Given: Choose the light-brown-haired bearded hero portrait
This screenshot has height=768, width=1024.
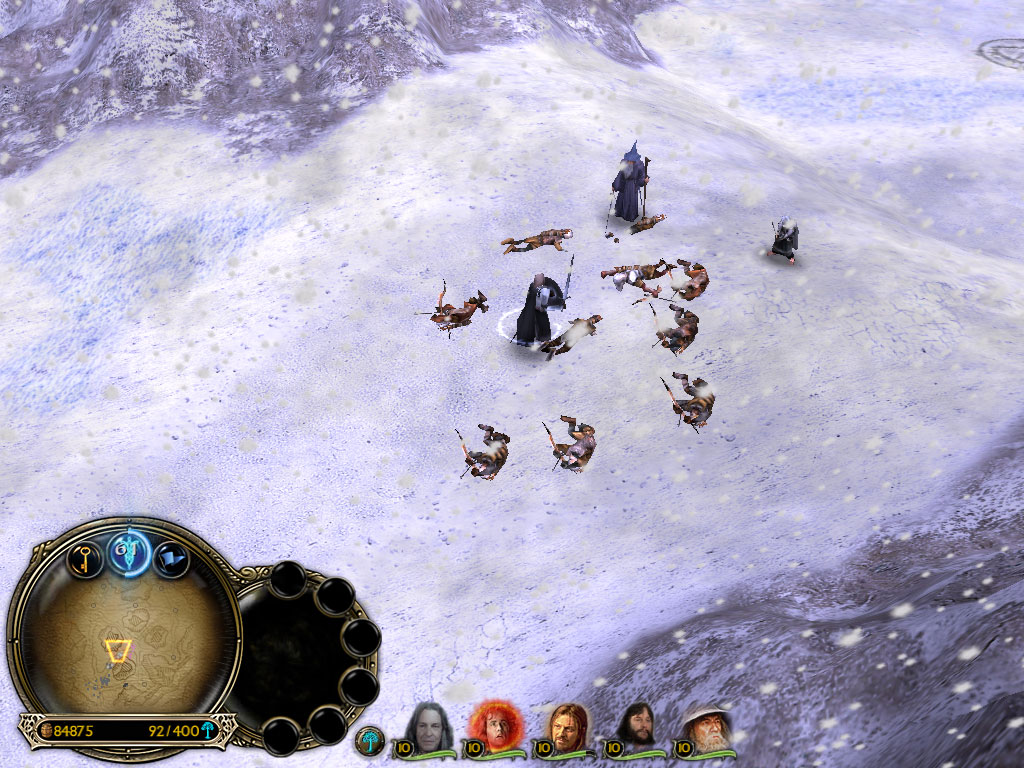Looking at the screenshot, I should pyautogui.click(x=565, y=727).
